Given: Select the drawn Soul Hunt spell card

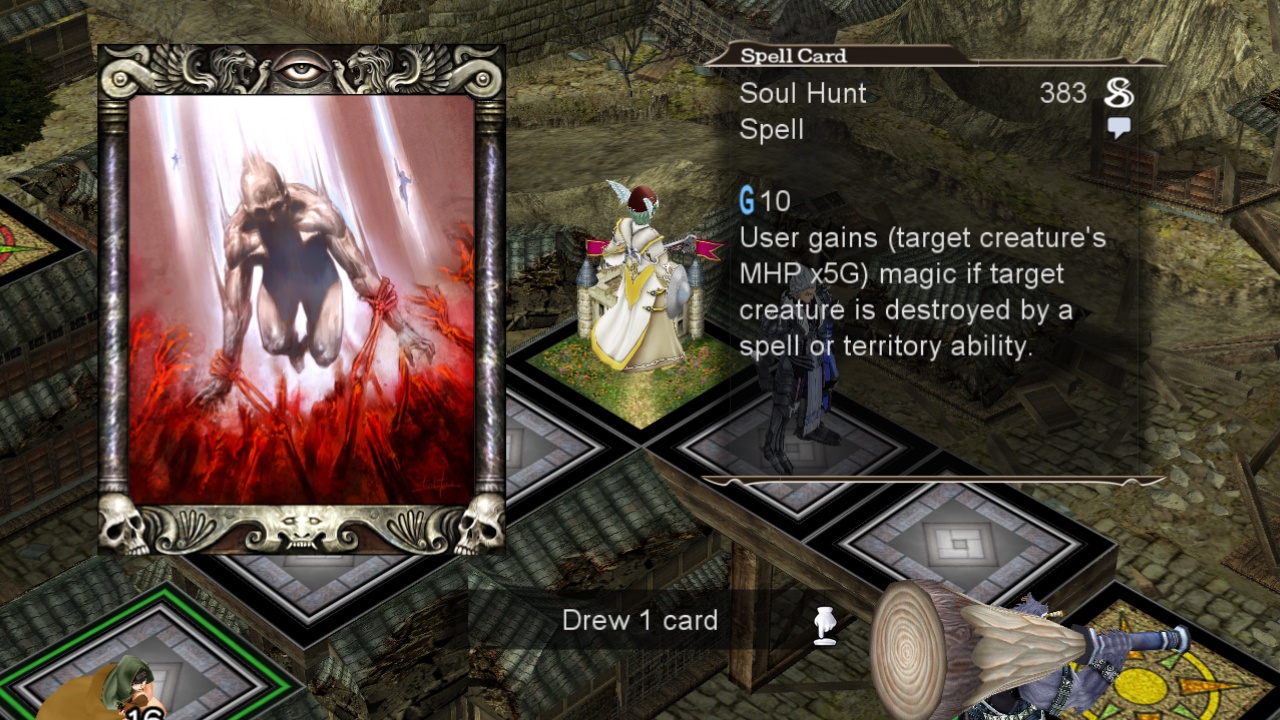Looking at the screenshot, I should click(301, 300).
